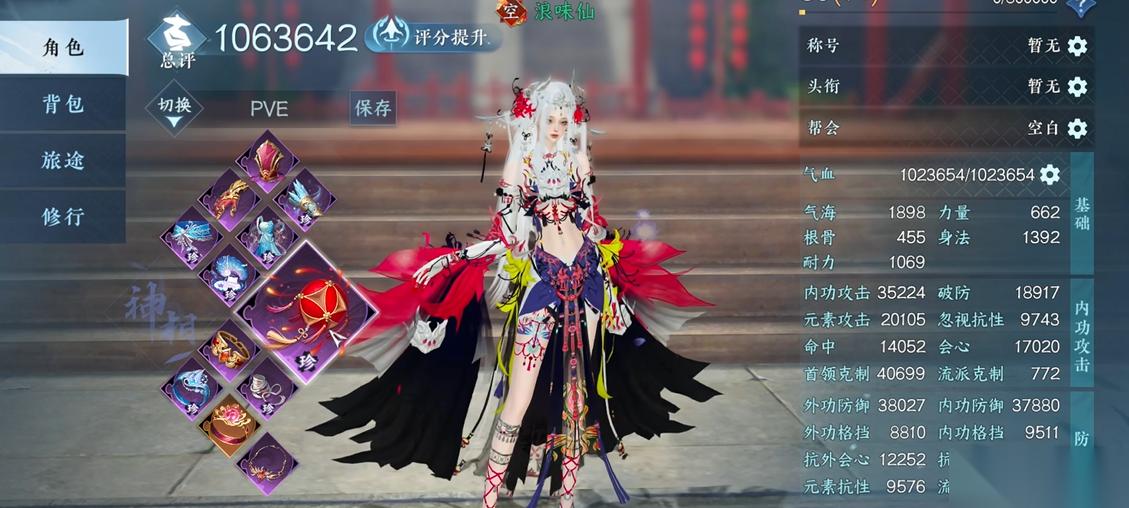Save the PVE equipment set with 保存
Screen dimensions: 1129x508
coord(372,108)
